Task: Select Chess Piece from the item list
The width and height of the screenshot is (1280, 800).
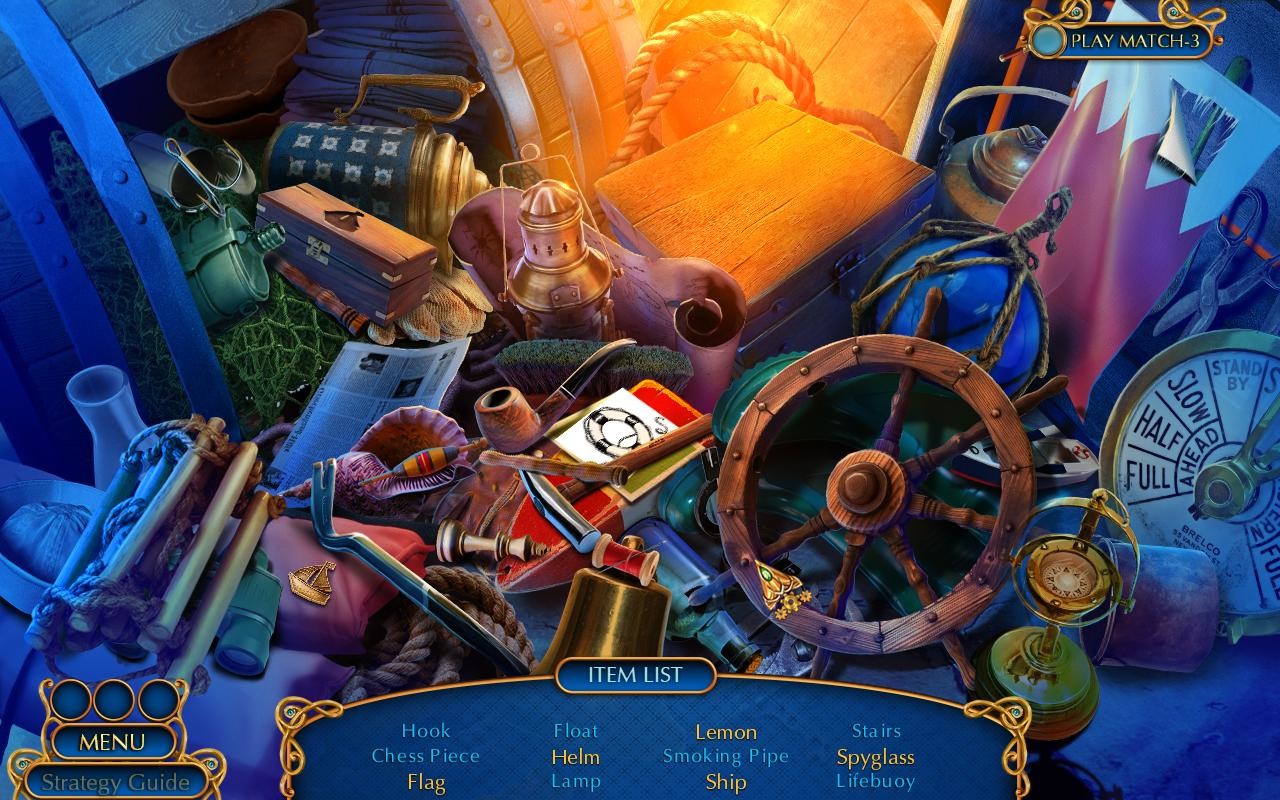Action: click(427, 756)
